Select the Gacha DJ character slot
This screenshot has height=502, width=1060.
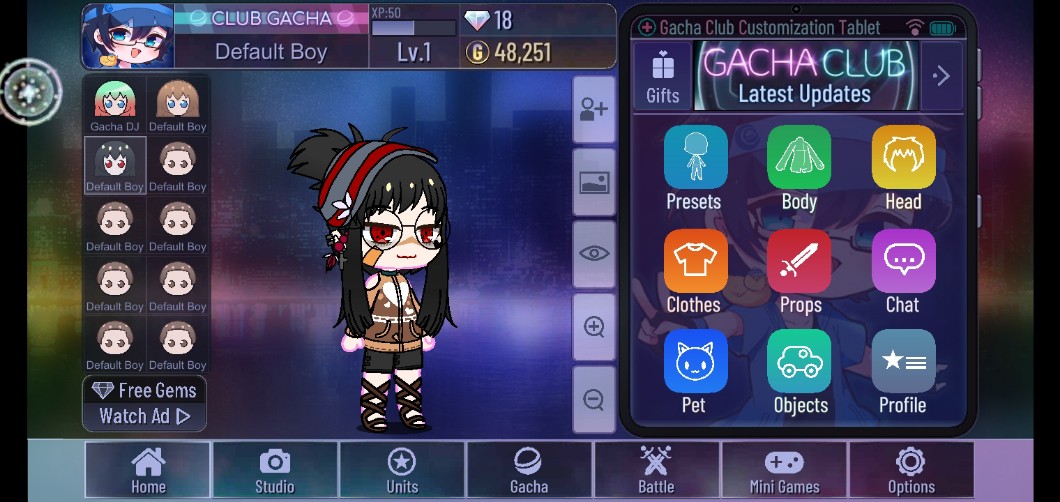tap(115, 105)
